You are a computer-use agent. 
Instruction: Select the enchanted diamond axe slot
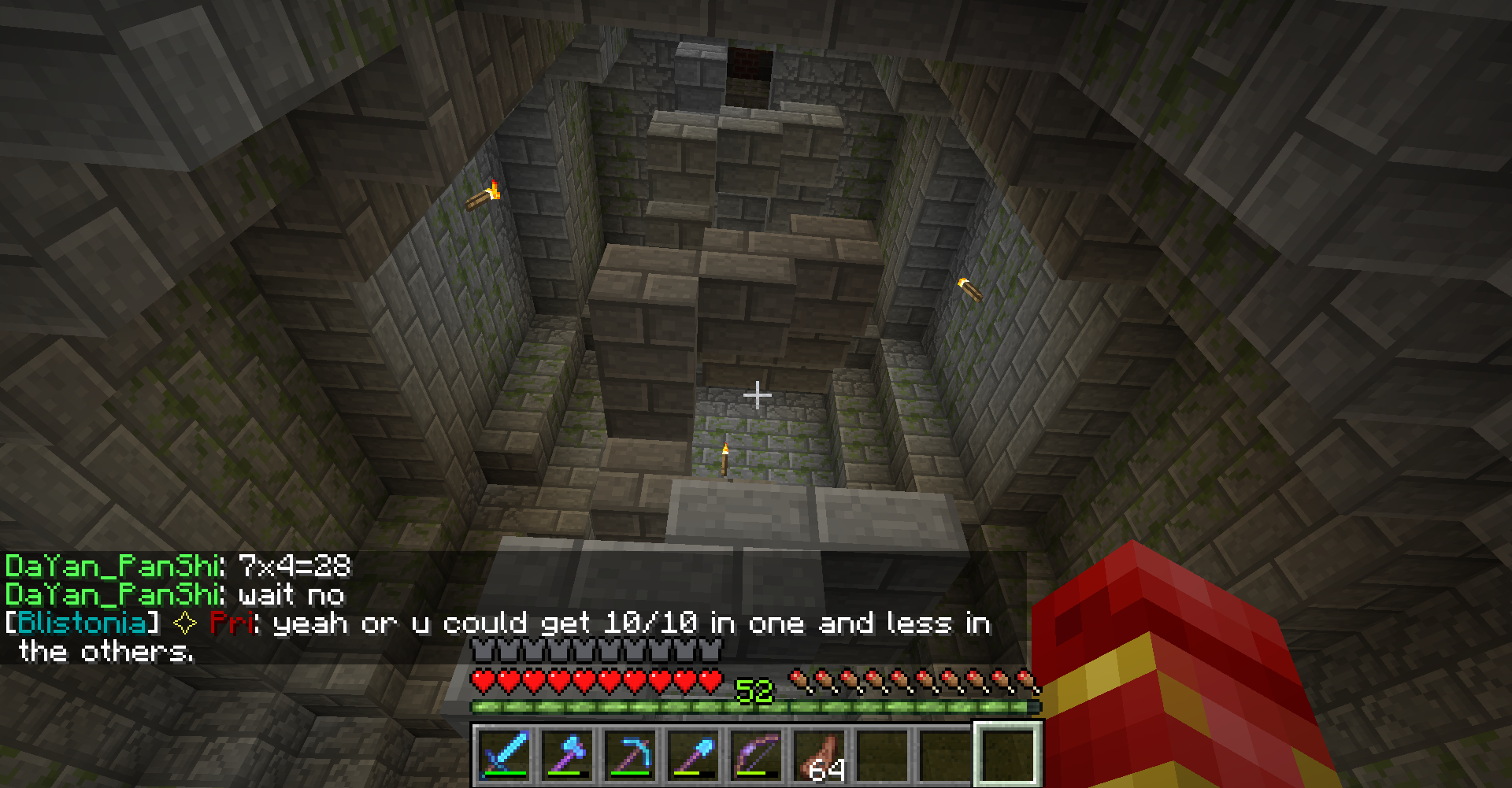click(x=568, y=754)
